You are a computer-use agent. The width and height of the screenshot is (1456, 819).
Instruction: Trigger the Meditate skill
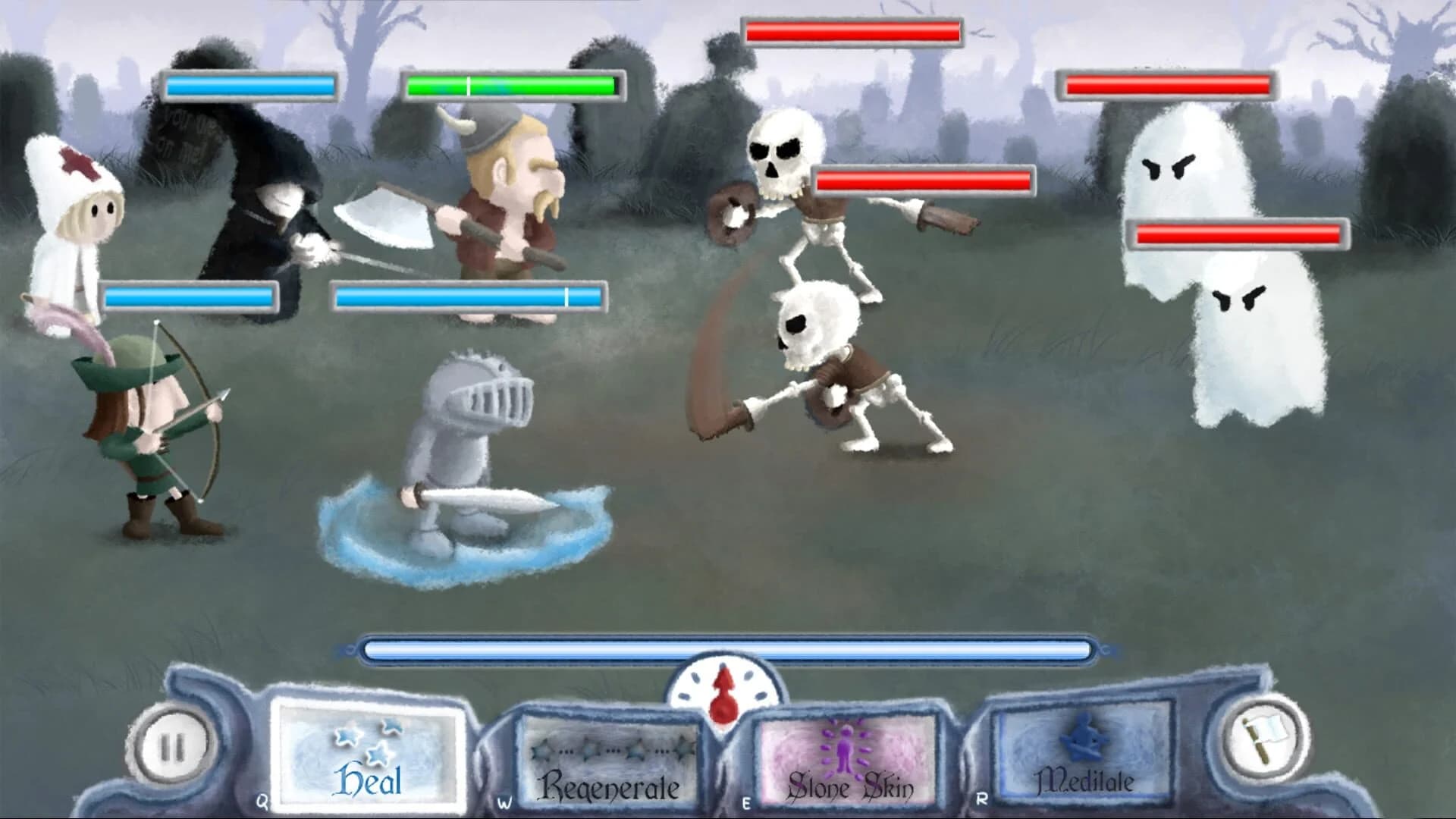pyautogui.click(x=1084, y=758)
